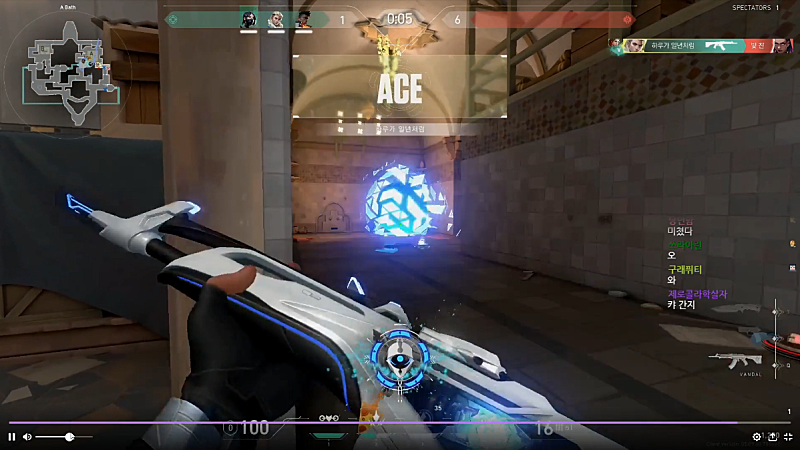
Task: Seek along the purple video progress bar
Action: click(x=400, y=423)
